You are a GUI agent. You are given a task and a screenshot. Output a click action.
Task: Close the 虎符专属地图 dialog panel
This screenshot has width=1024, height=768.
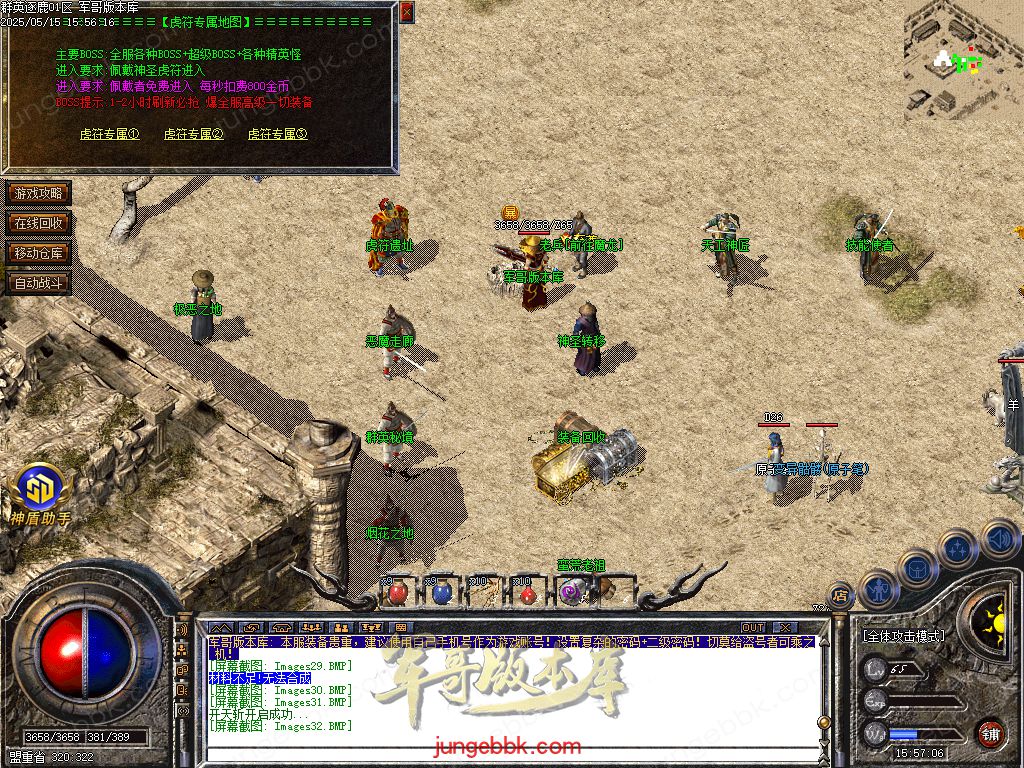406,12
